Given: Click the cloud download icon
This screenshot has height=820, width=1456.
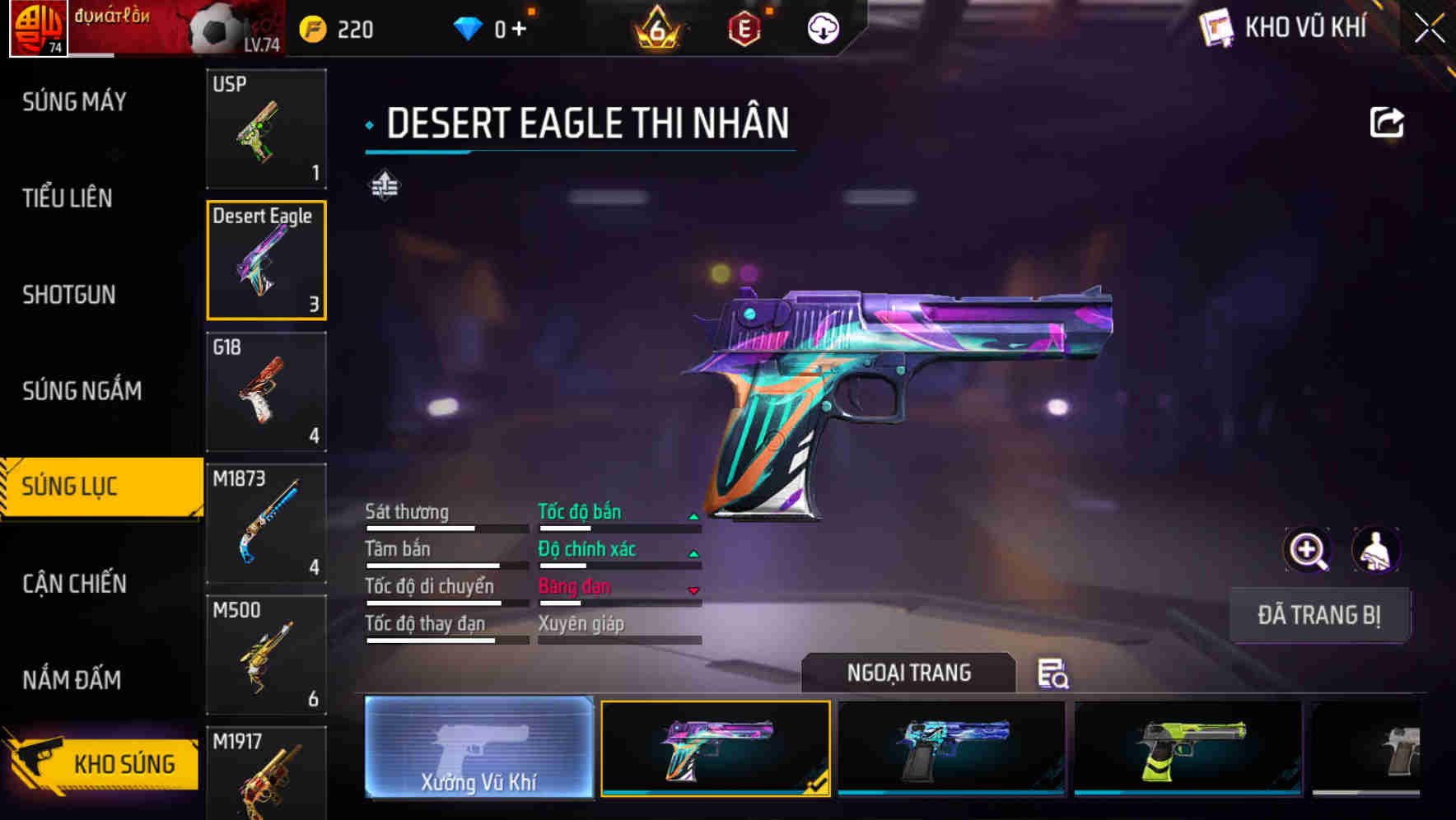Looking at the screenshot, I should (x=821, y=27).
